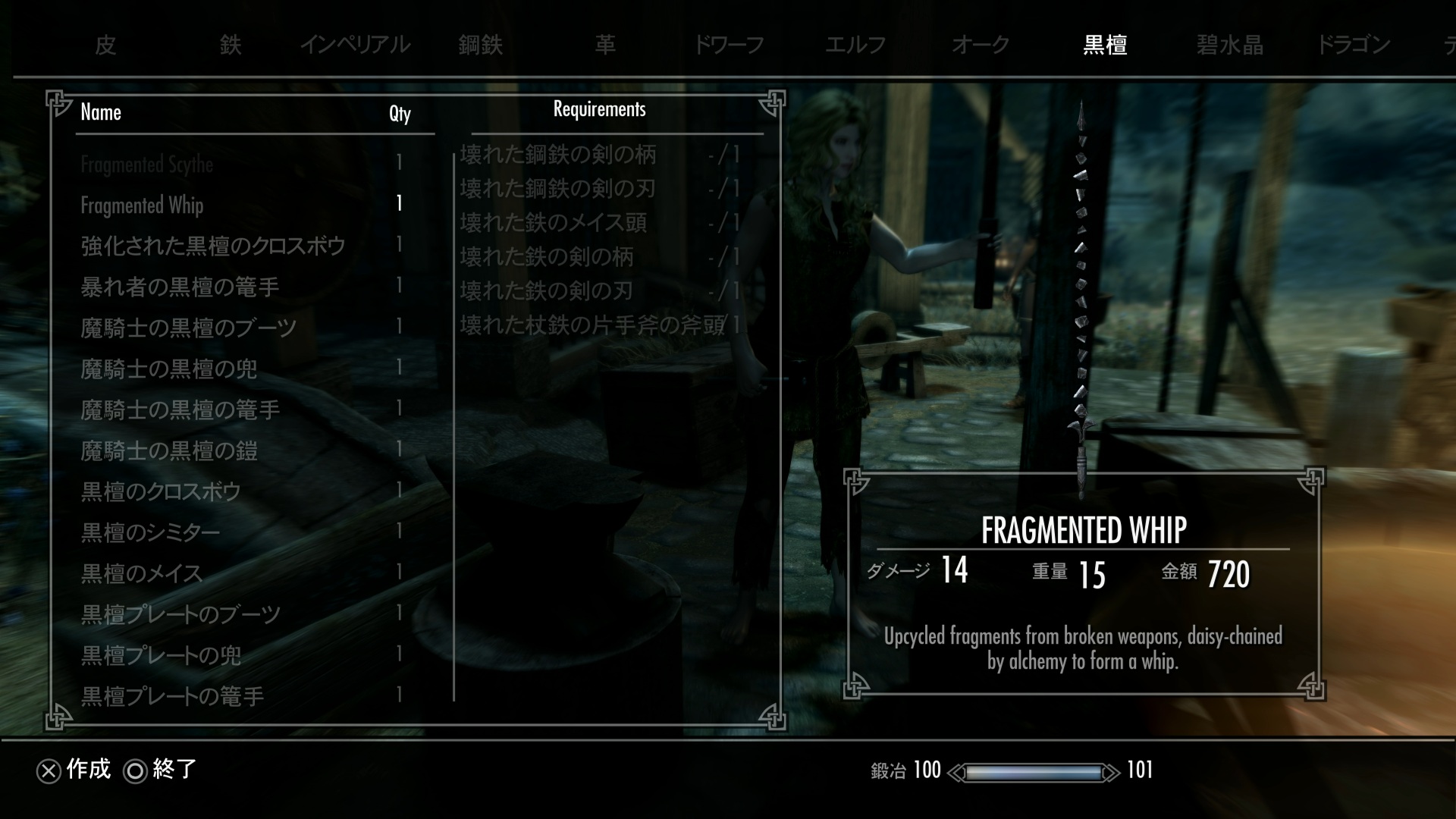The width and height of the screenshot is (1456, 819).
Task: Switch to the 皮 category tab
Action: 105,45
